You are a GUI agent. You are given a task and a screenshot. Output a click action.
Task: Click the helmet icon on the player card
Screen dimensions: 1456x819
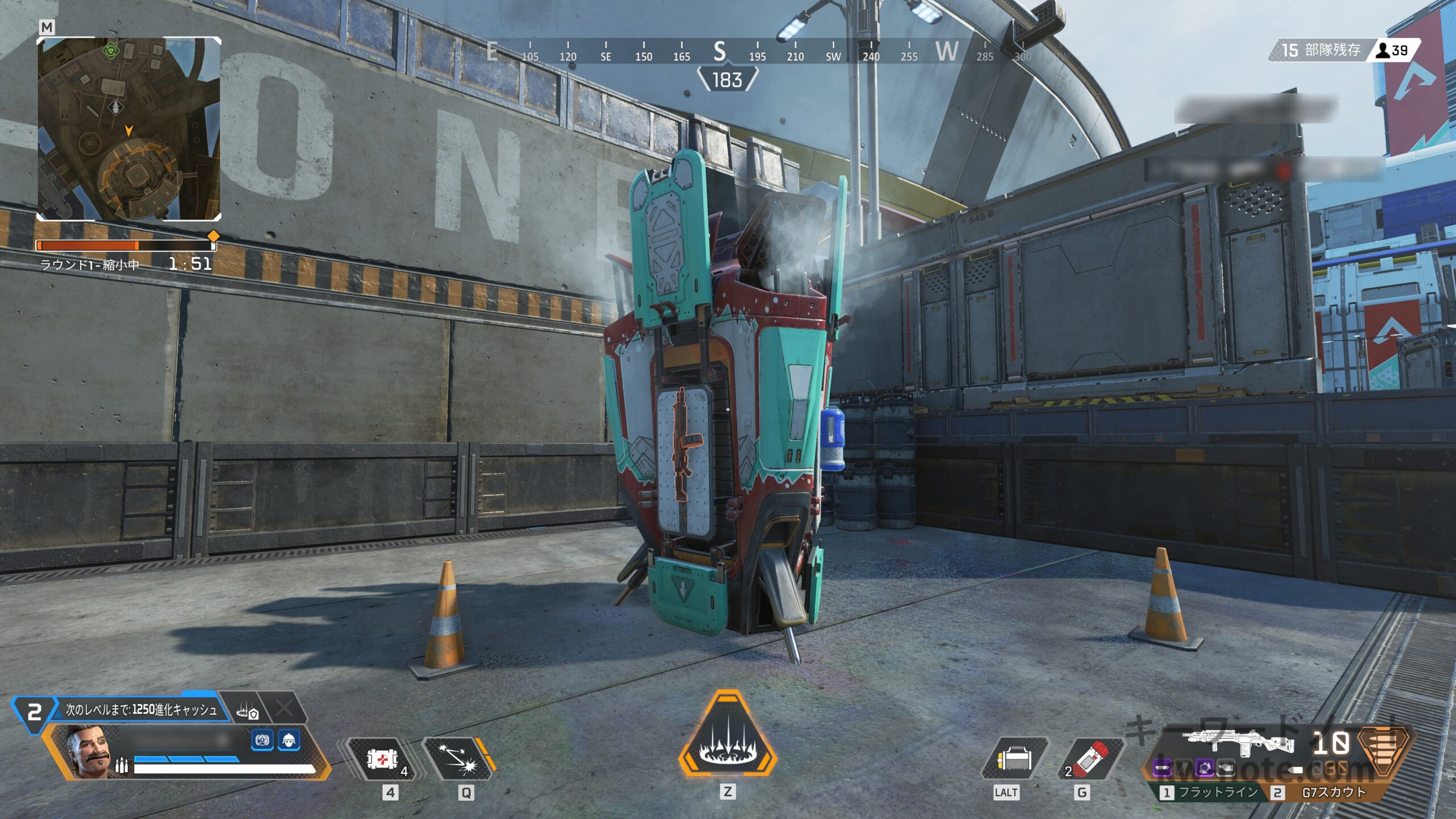(x=289, y=741)
